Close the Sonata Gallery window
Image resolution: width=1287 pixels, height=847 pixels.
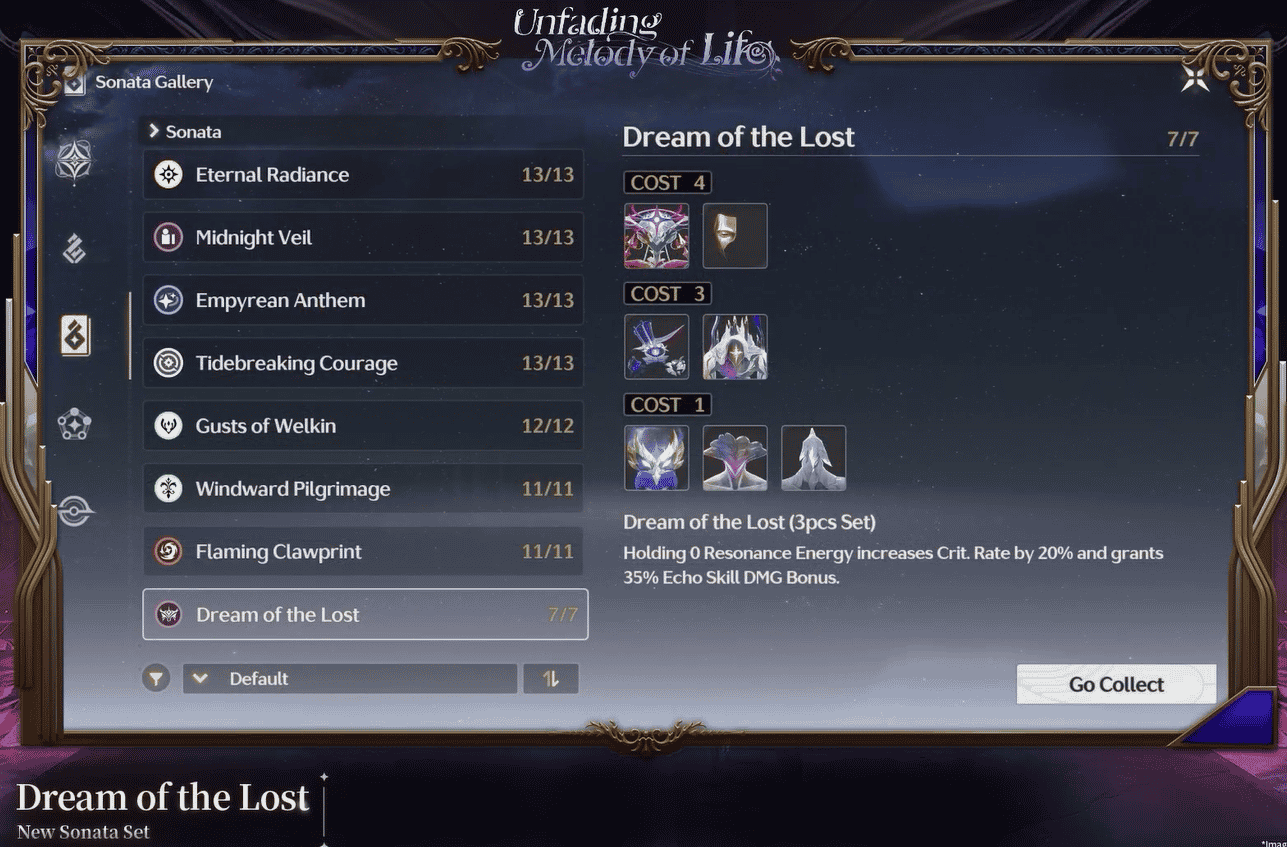1195,80
